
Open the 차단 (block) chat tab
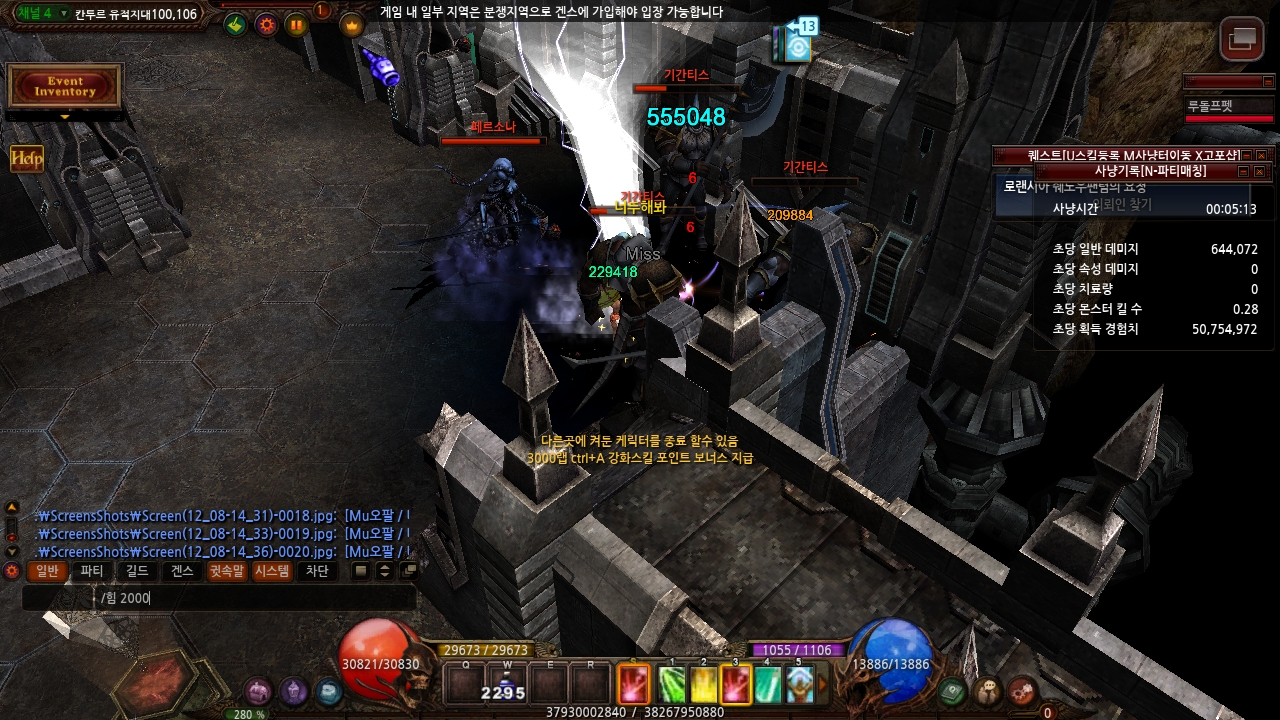pos(317,571)
